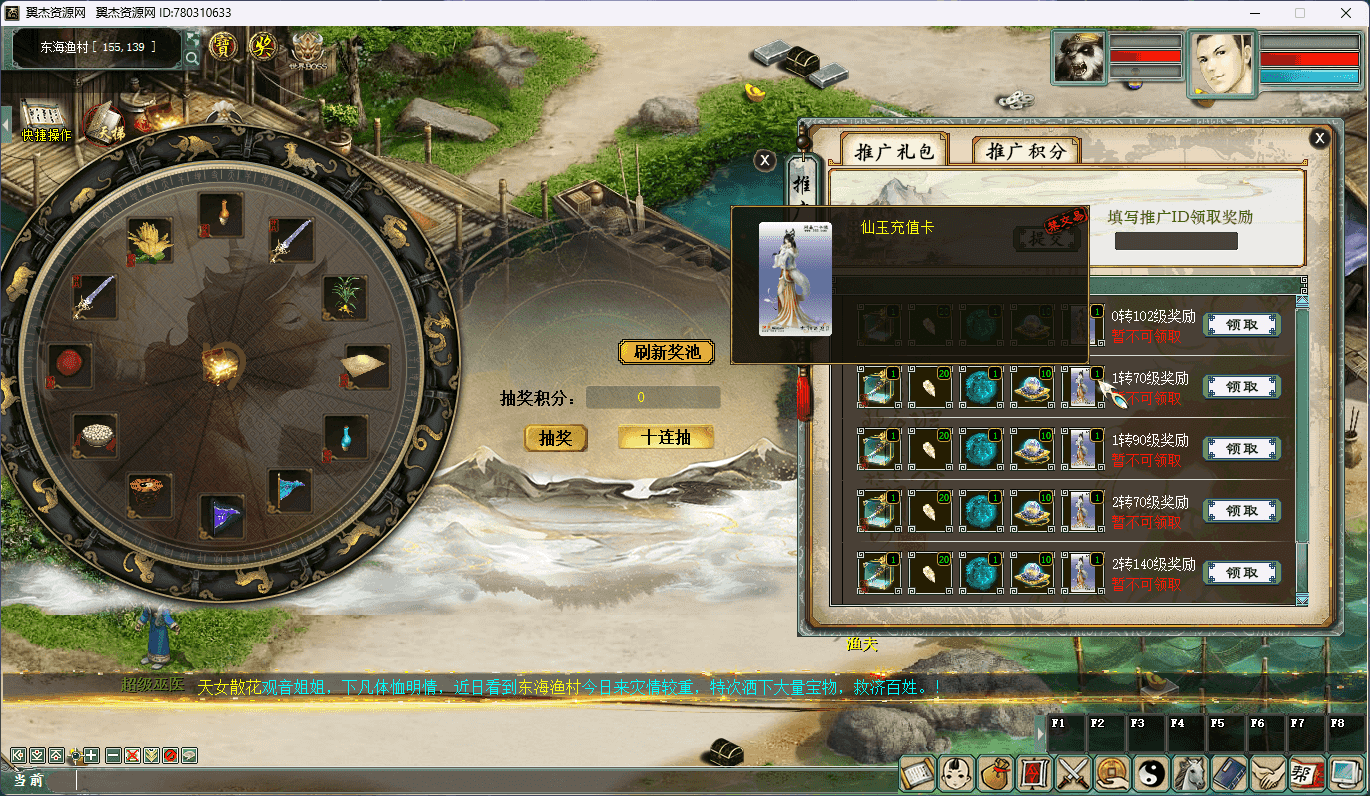Refresh the prize pool with 刷新奖池
Screen dimensions: 1370x796
click(667, 352)
